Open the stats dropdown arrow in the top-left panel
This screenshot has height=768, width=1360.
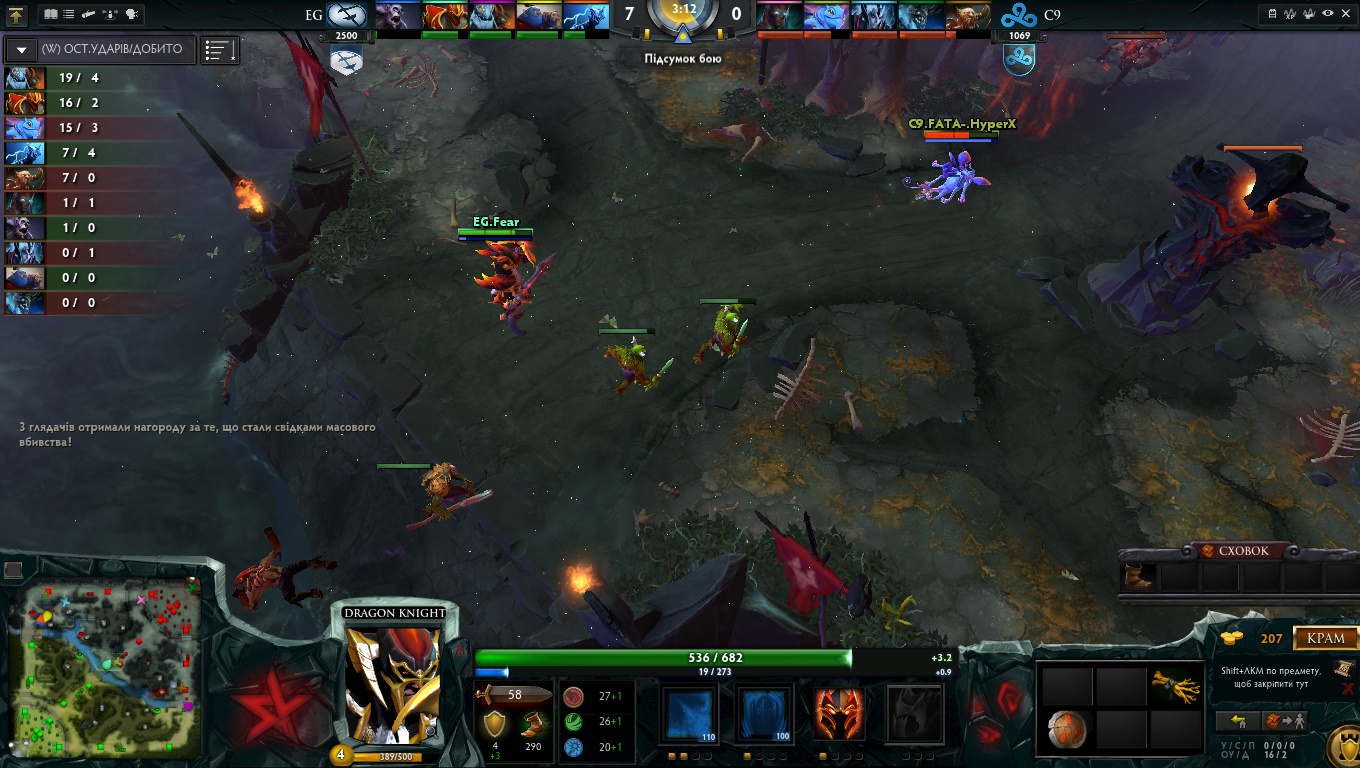coord(21,49)
